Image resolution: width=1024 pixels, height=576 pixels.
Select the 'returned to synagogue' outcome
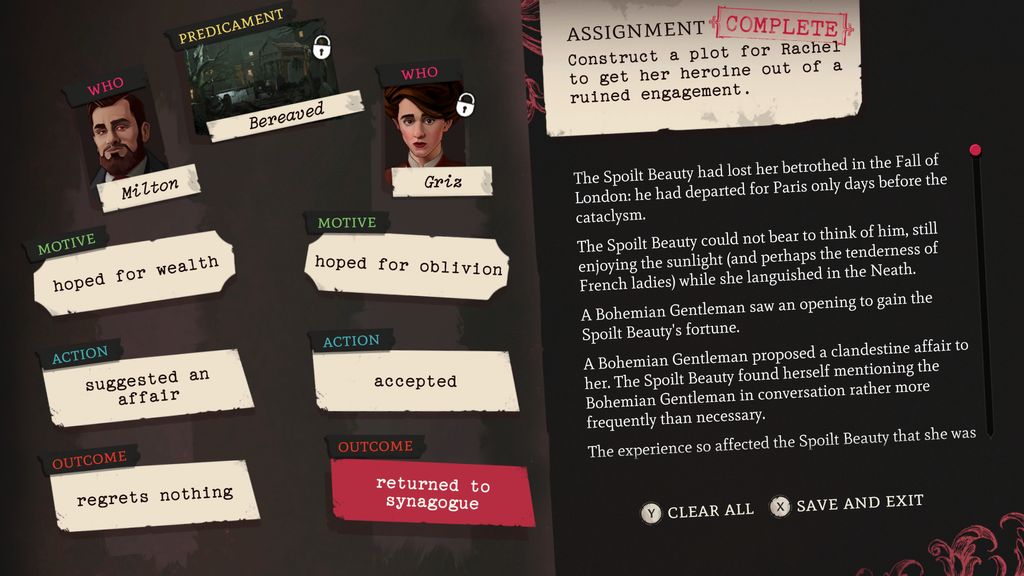[433, 494]
